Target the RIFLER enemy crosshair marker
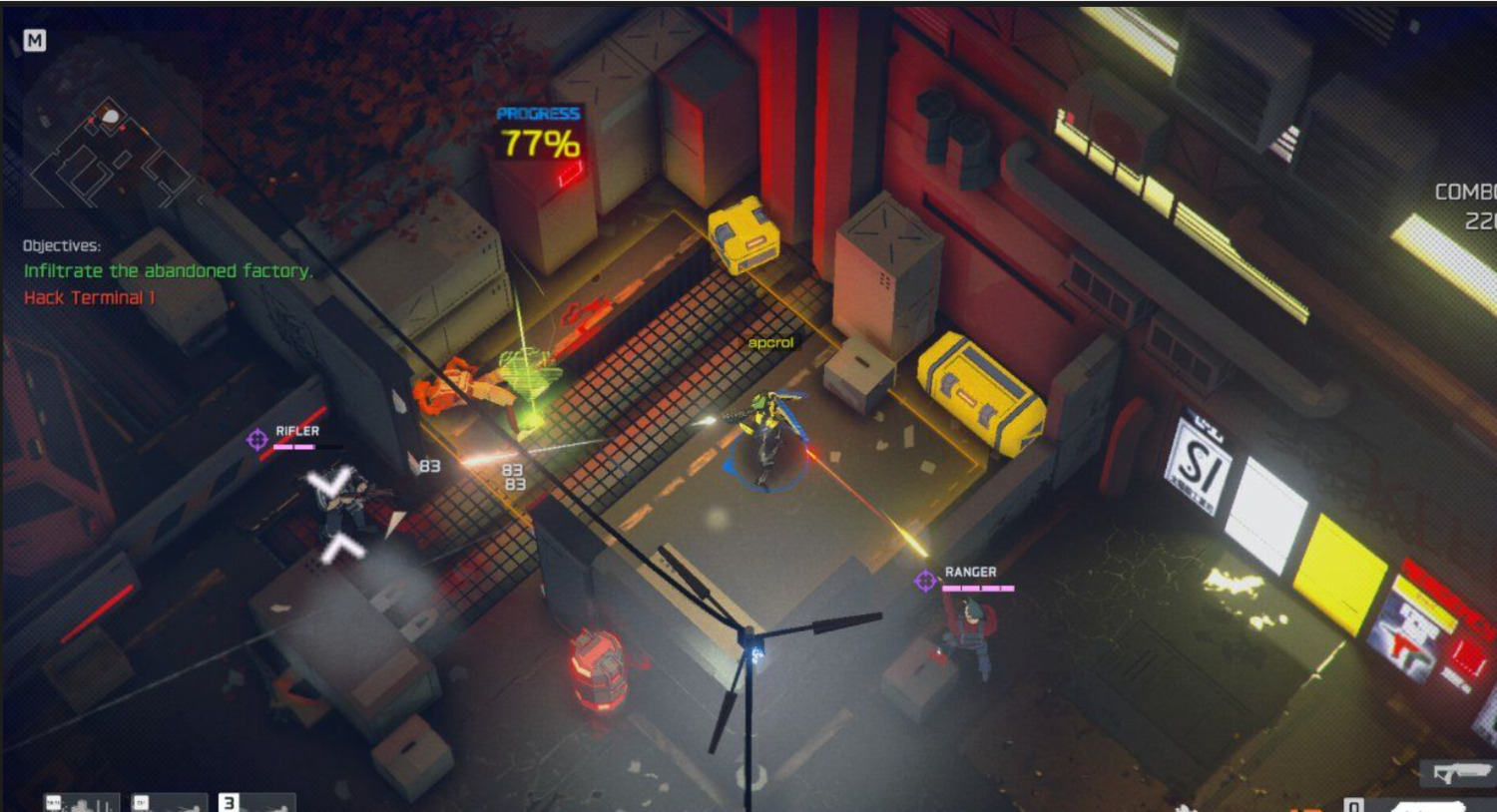 coord(257,439)
